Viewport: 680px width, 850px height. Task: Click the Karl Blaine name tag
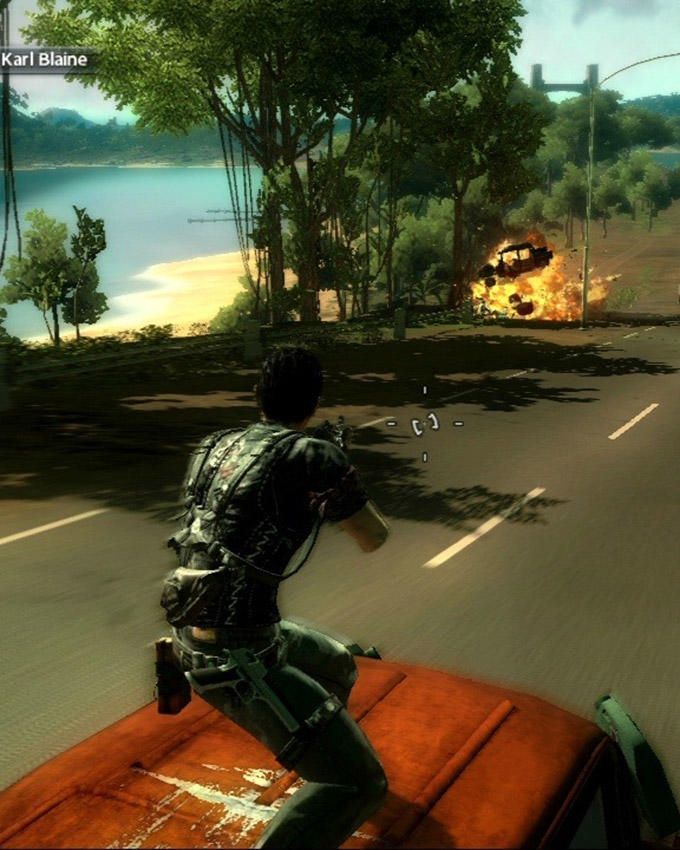(x=45, y=60)
